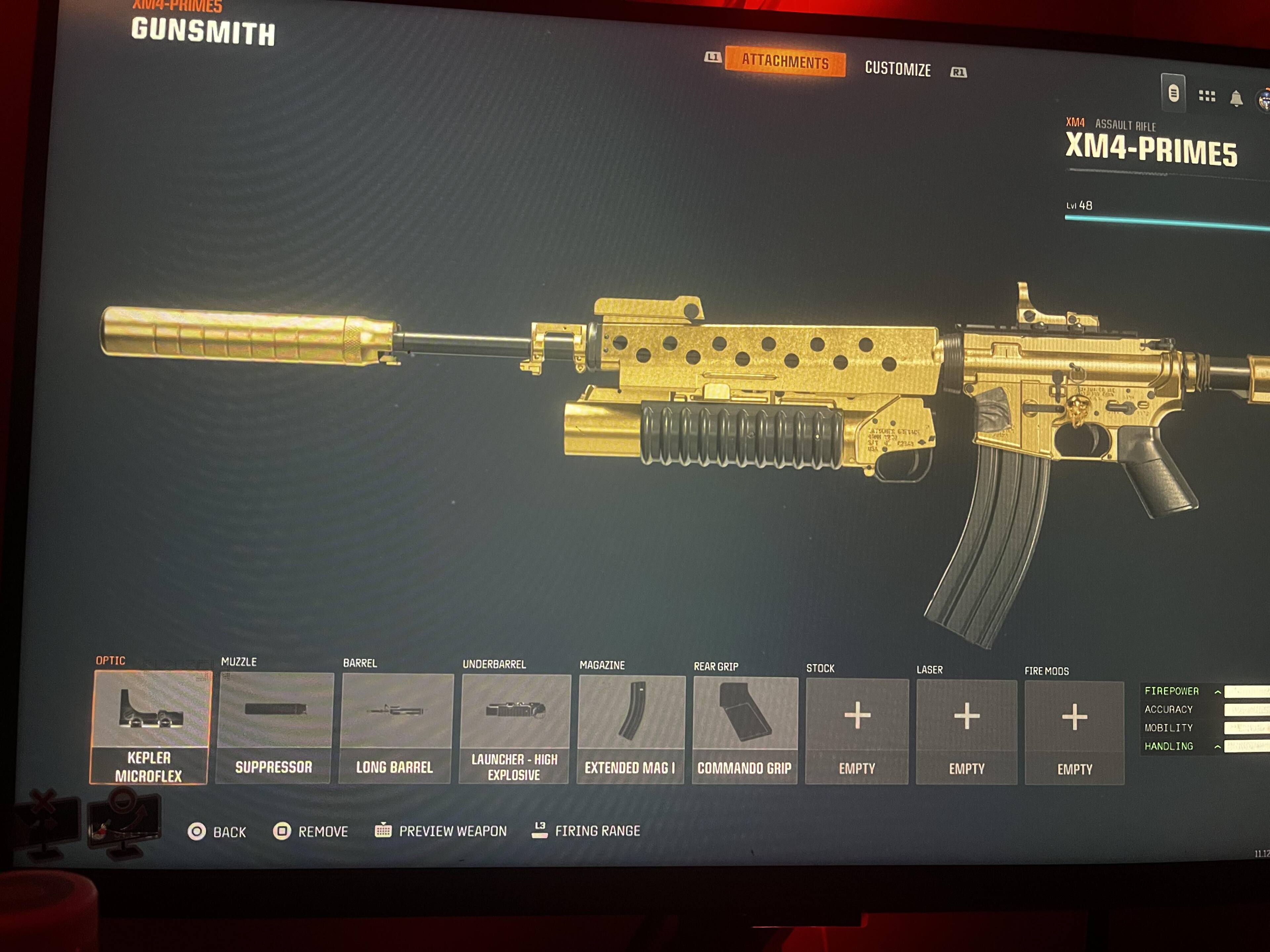Screen dimensions: 1270x952
Task: Open the Long Barrel attachment slot
Action: (395, 729)
